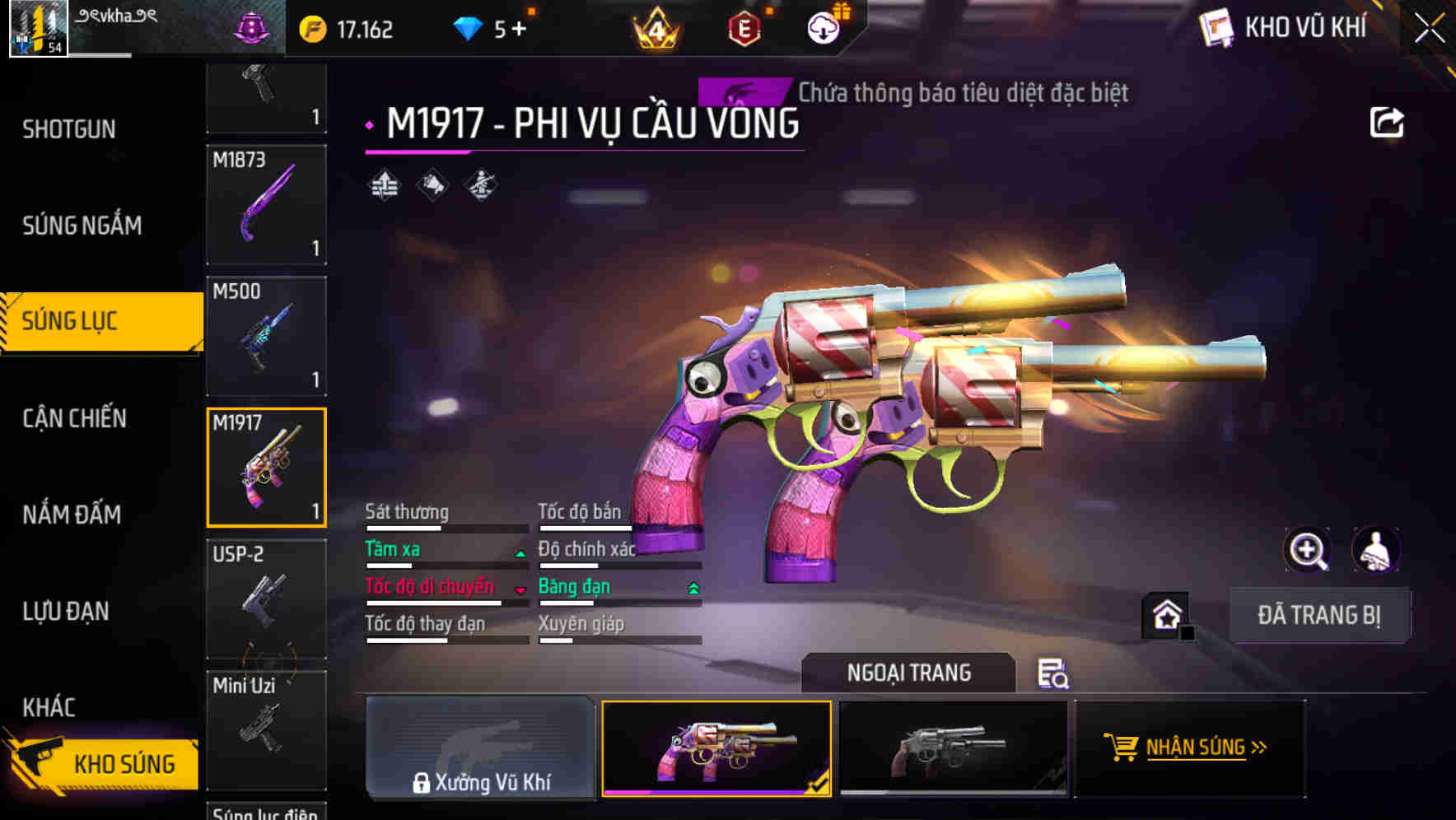Click the E-badge event icon in top bar
This screenshot has width=1456, height=820.
tap(744, 27)
